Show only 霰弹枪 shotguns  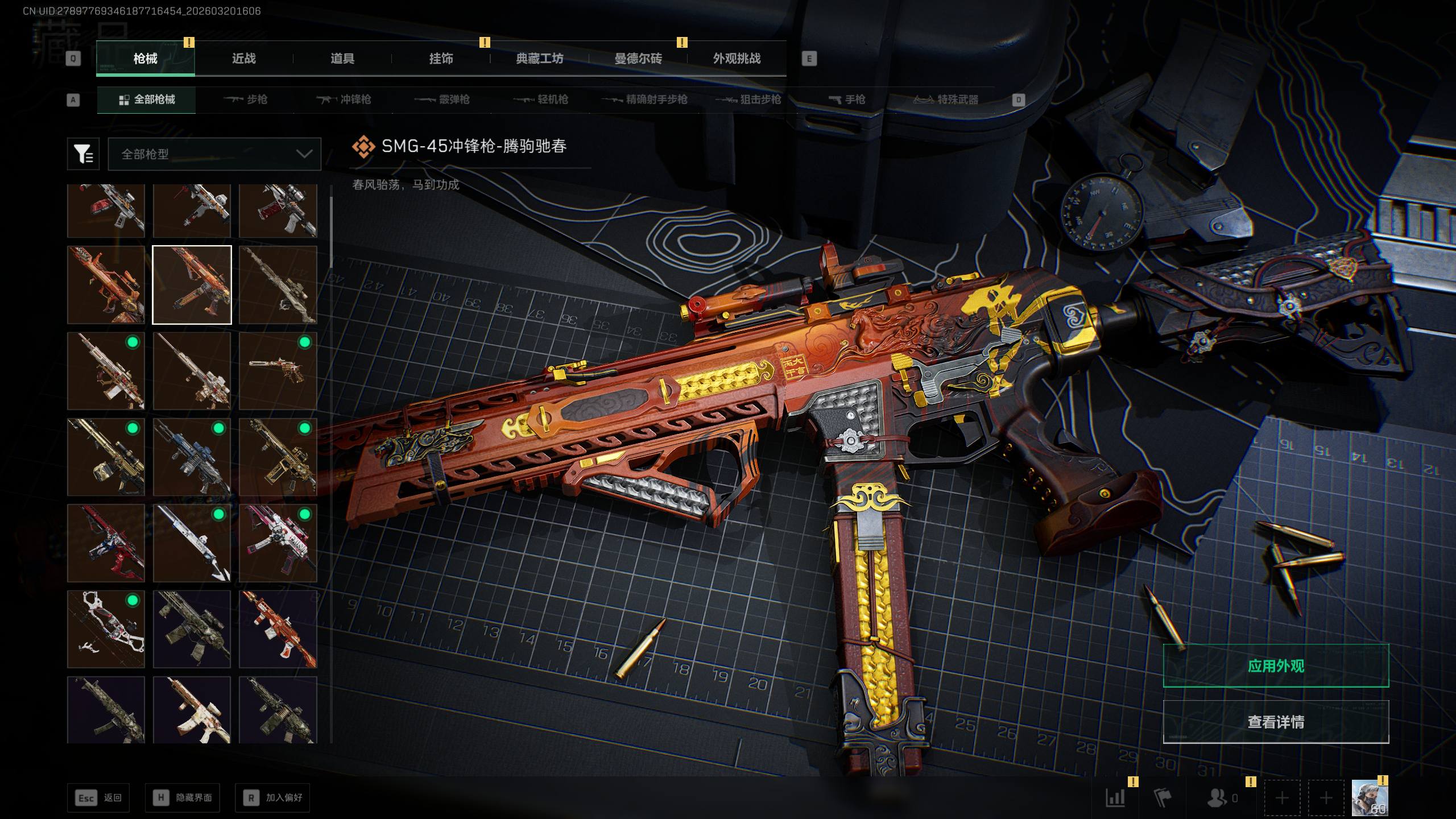[442, 100]
